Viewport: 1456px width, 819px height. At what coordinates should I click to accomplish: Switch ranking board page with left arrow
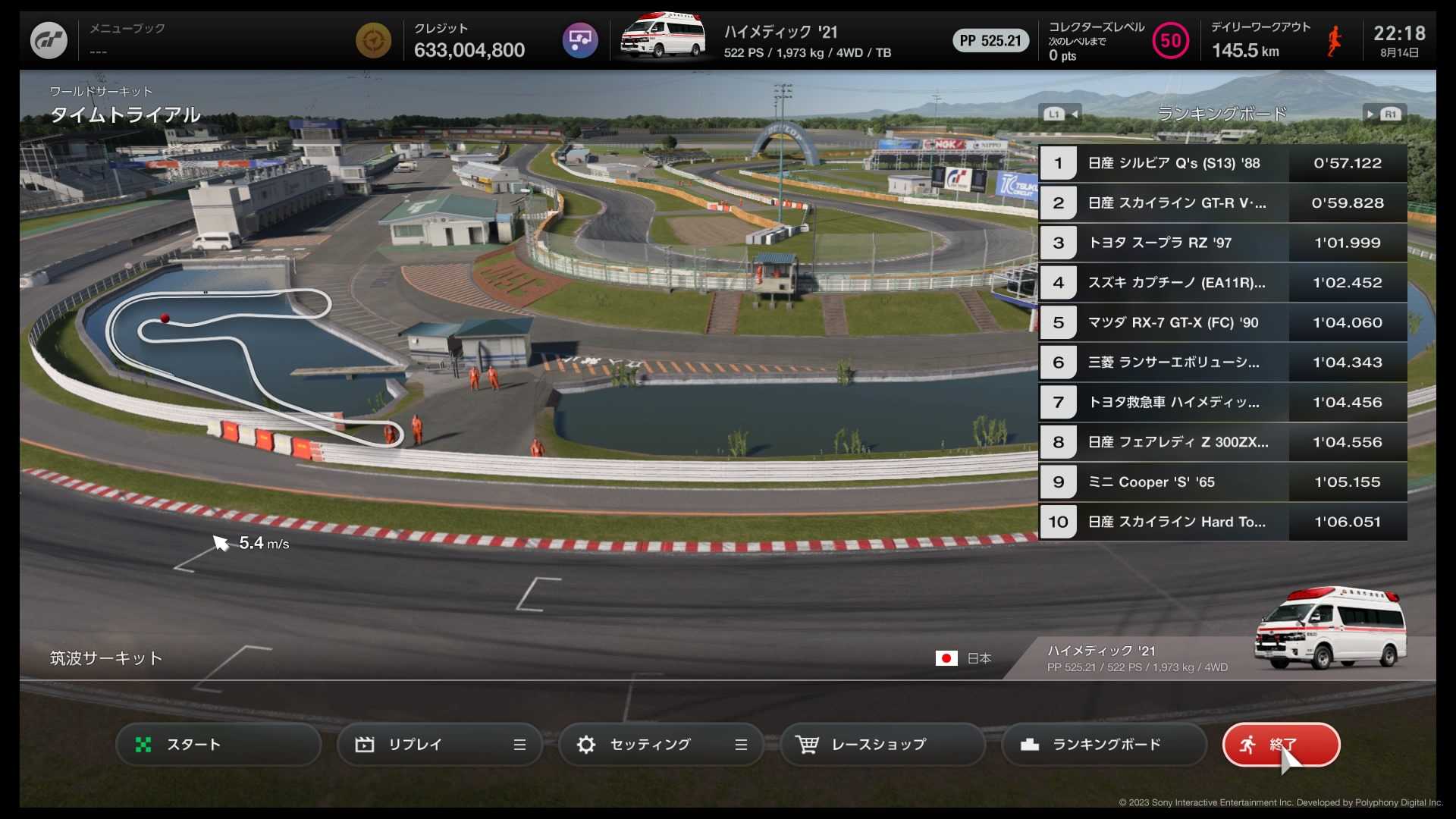1060,115
